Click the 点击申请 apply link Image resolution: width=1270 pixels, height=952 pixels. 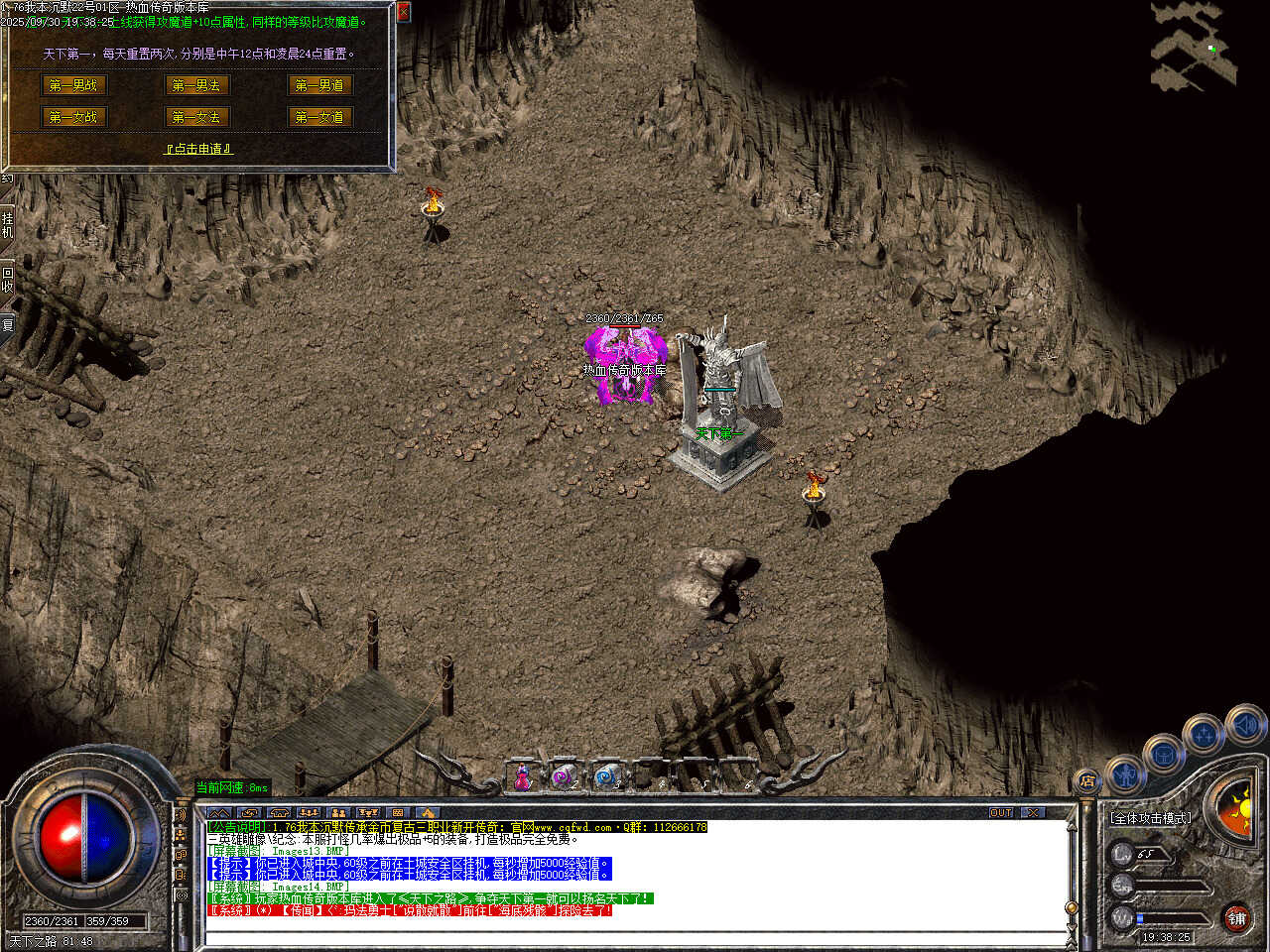click(197, 149)
